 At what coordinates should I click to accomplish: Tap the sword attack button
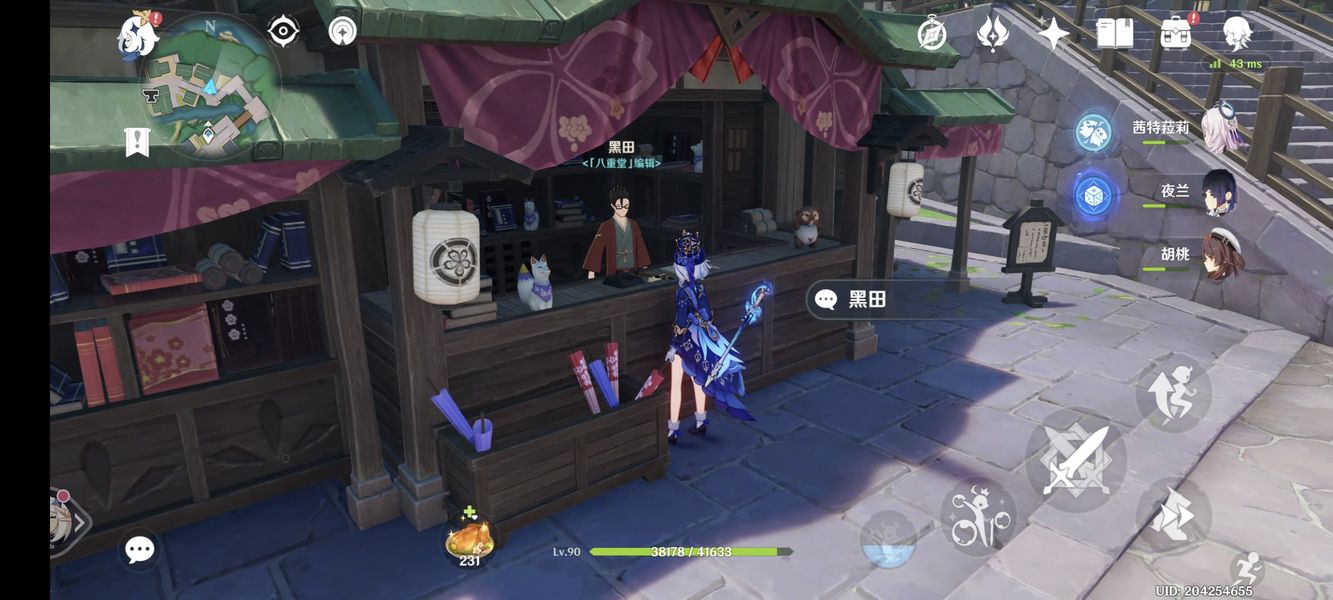coord(1075,460)
